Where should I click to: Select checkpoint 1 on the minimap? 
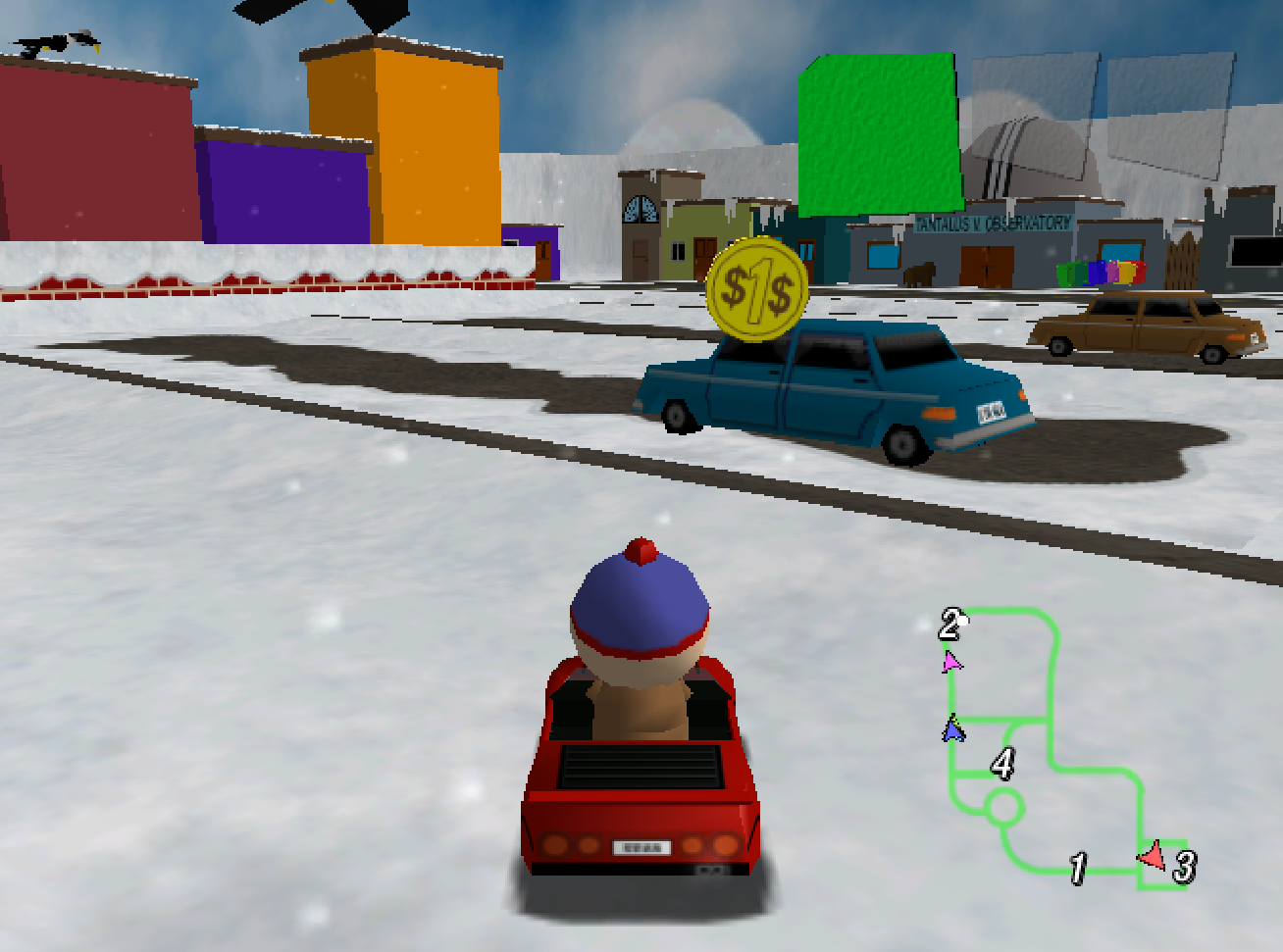1078,868
